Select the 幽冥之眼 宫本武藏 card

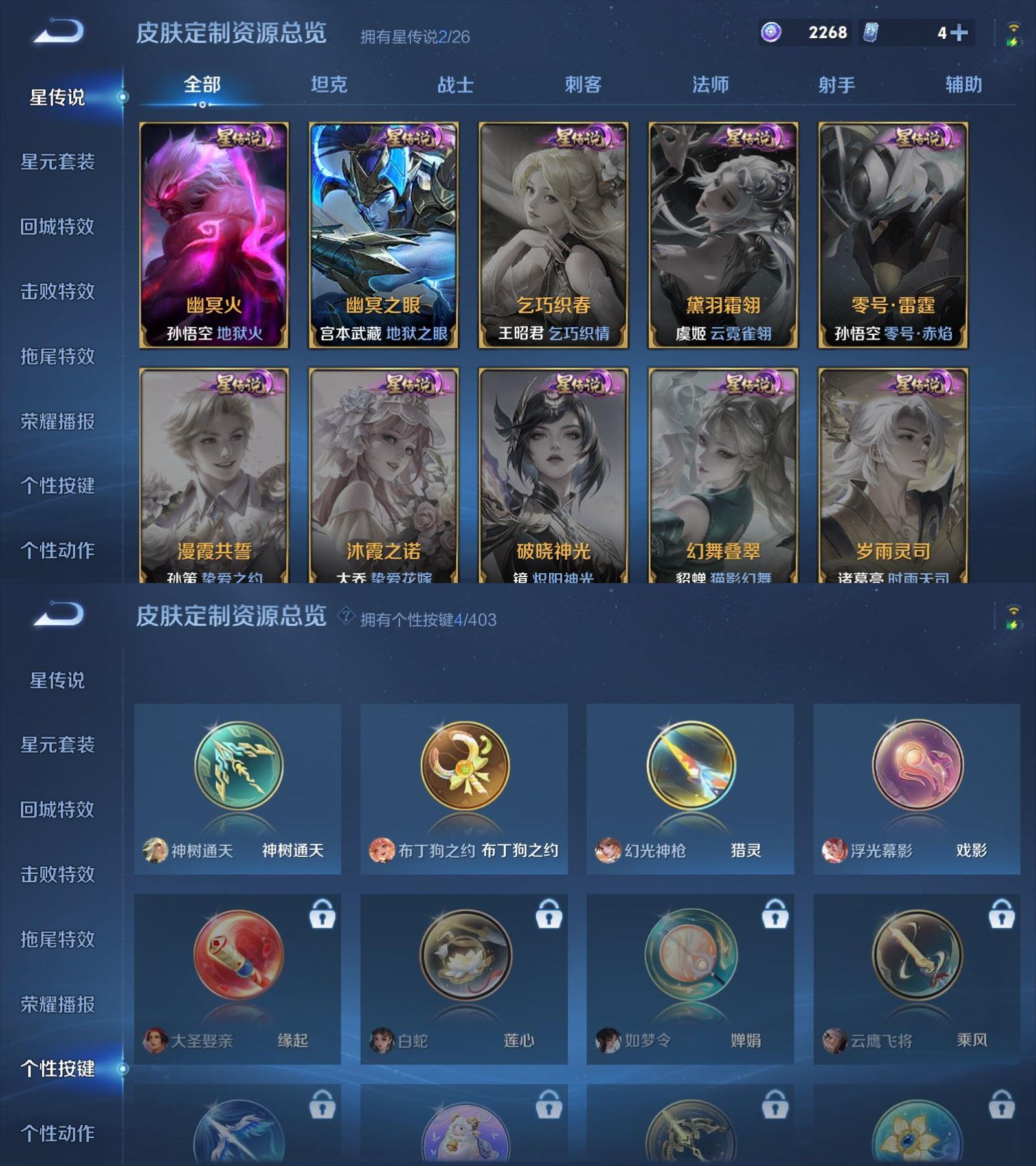coord(384,235)
